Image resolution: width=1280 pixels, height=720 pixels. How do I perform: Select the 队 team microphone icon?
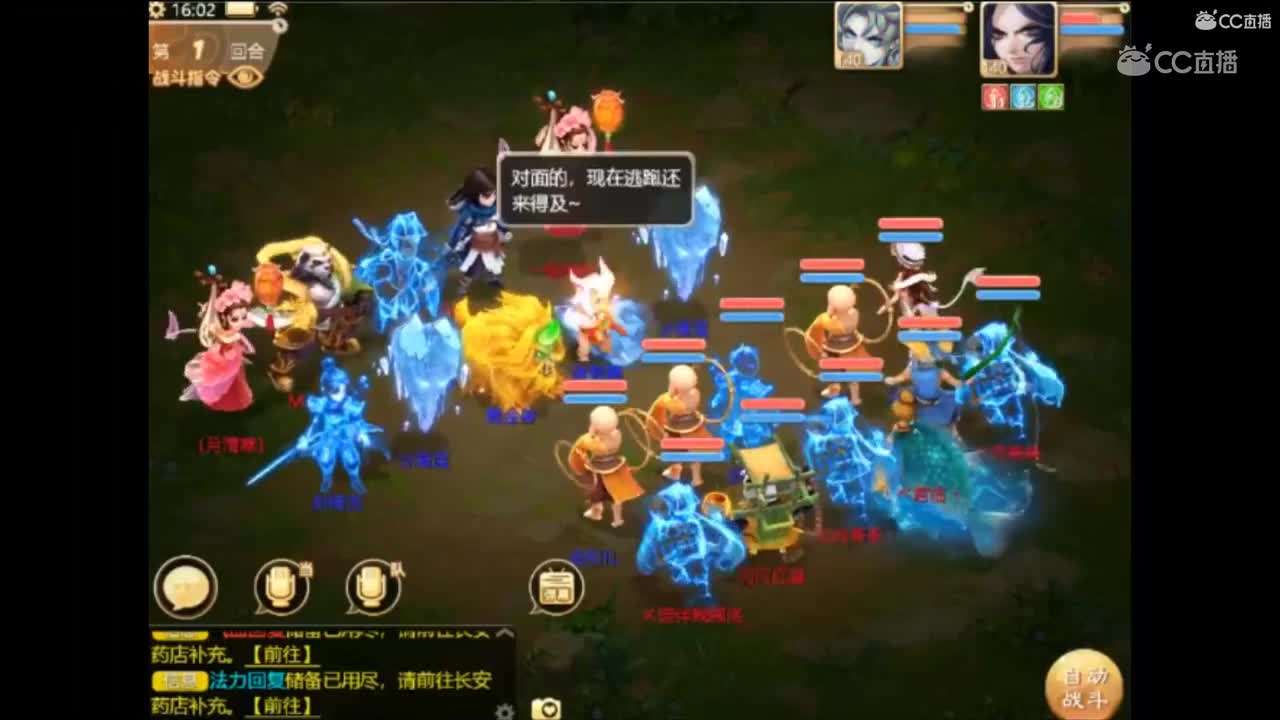point(370,586)
